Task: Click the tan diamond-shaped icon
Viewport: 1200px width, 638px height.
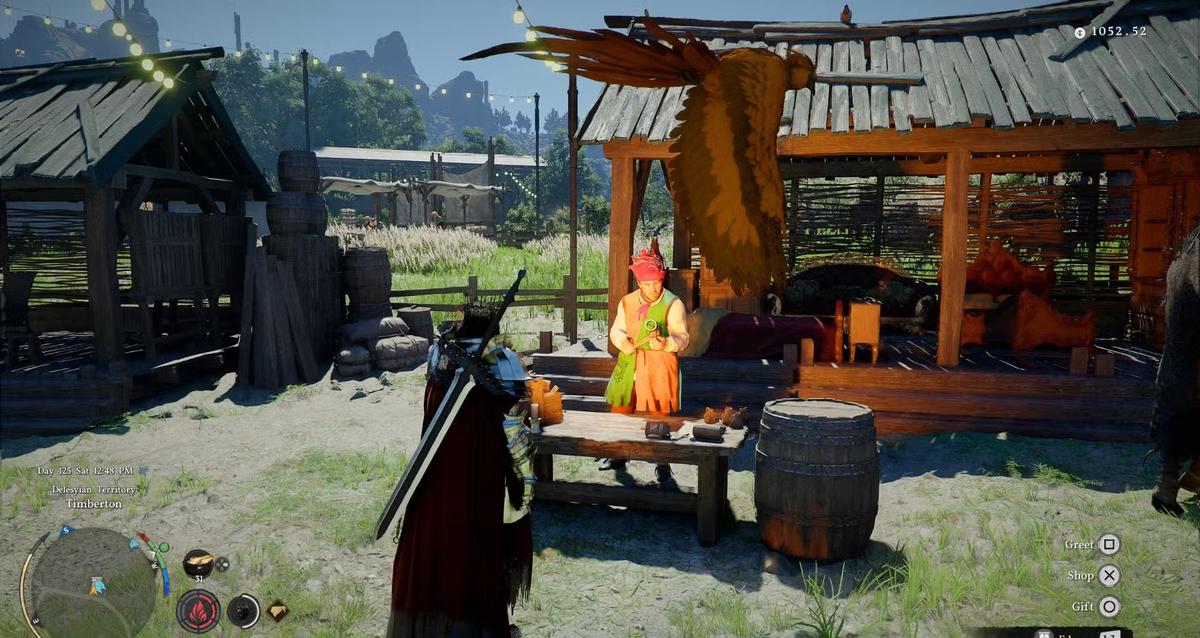Action: [277, 610]
